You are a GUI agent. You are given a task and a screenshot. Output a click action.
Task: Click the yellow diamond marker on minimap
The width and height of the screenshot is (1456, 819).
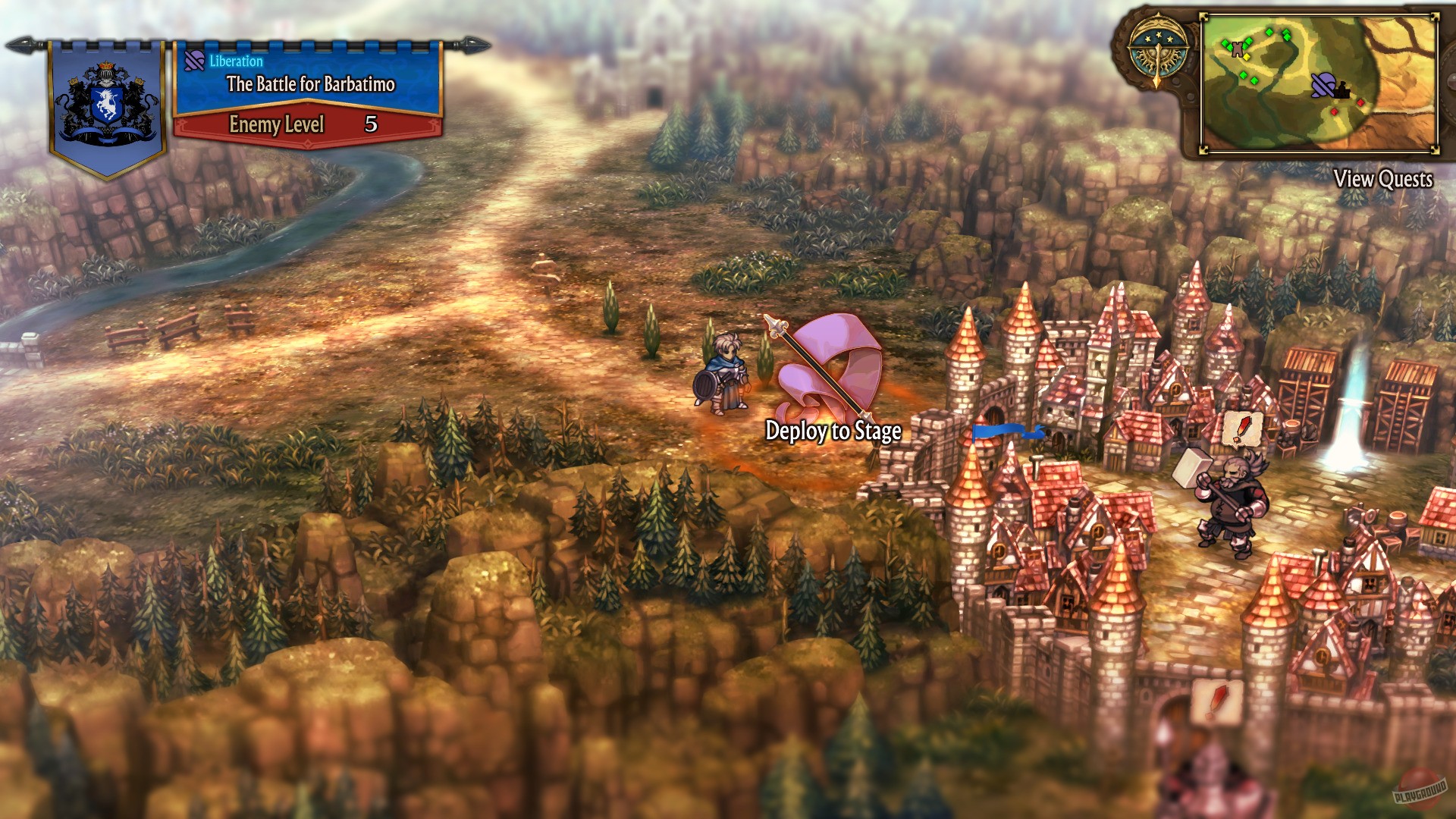[1247, 58]
